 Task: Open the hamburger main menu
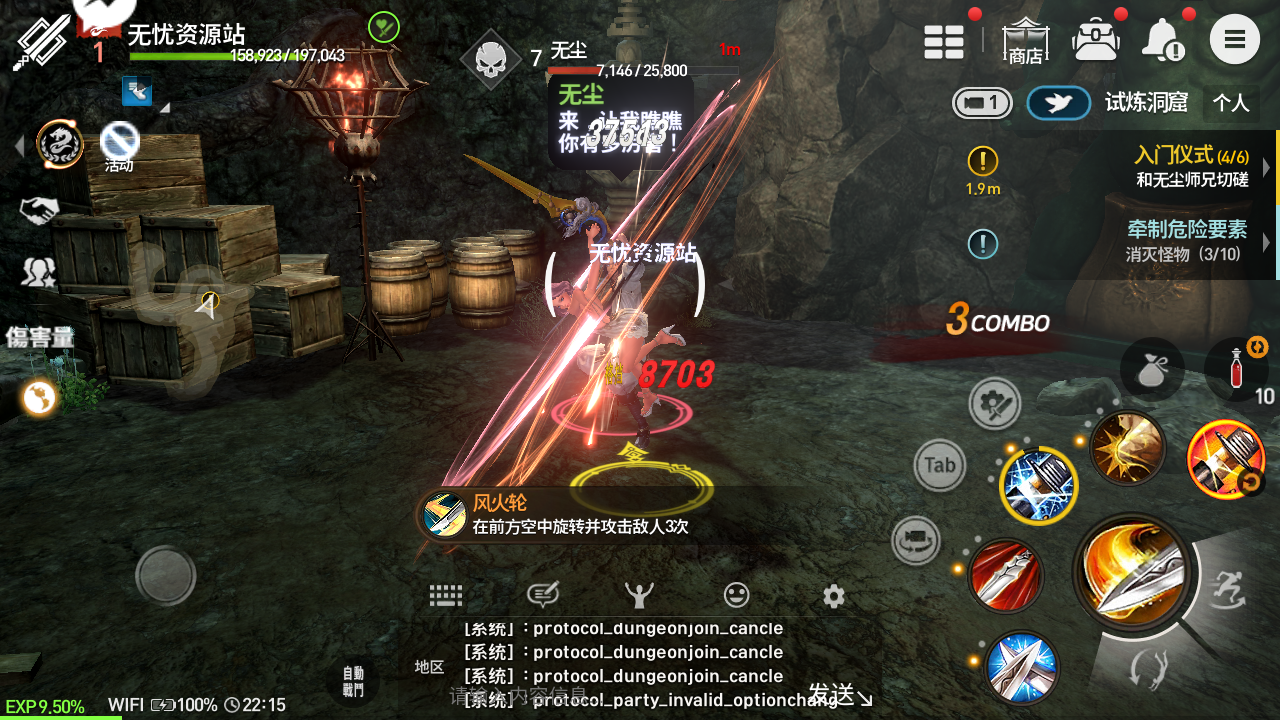point(1235,40)
